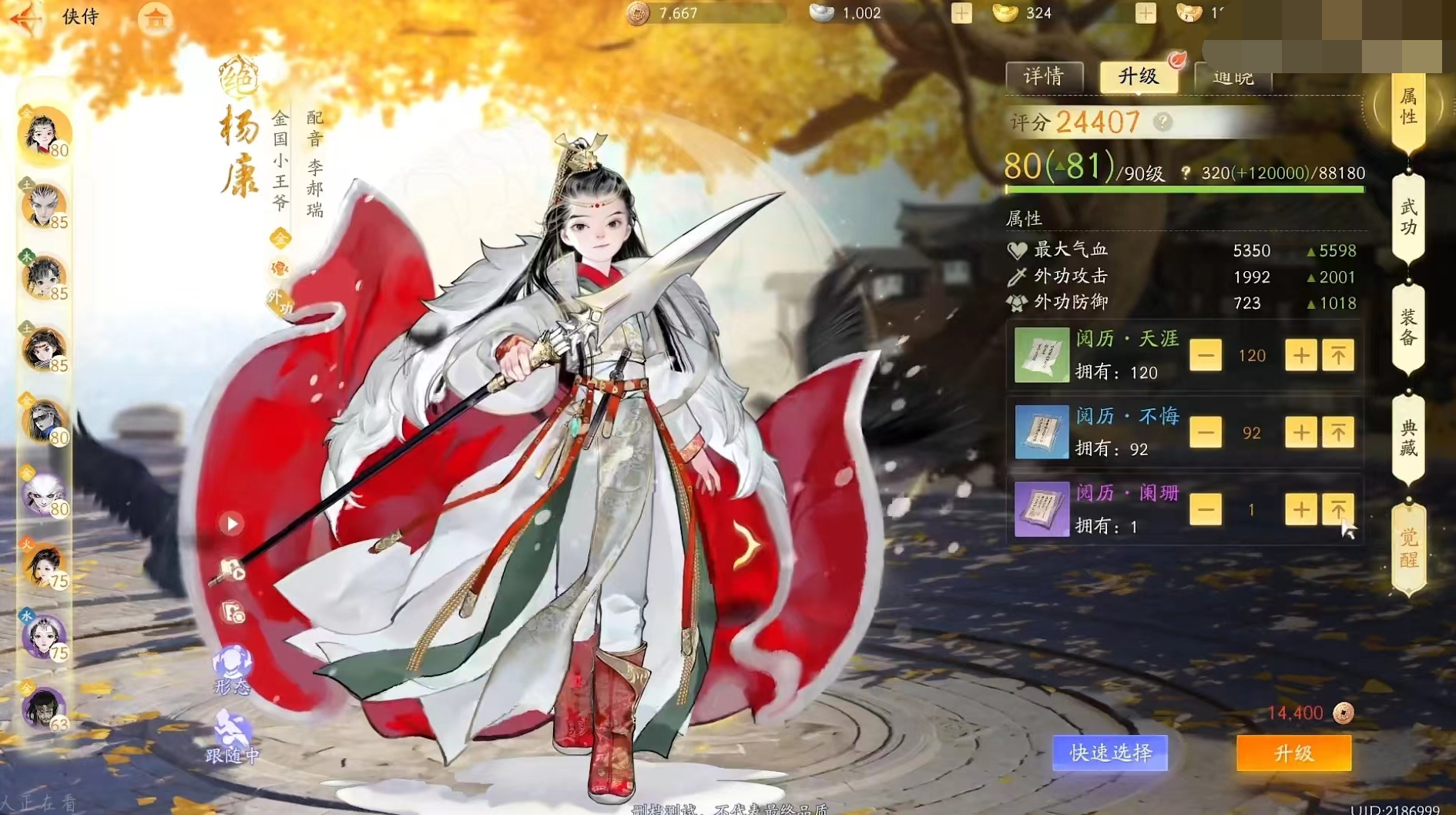Select the level 63 companion portrait

coord(44,708)
